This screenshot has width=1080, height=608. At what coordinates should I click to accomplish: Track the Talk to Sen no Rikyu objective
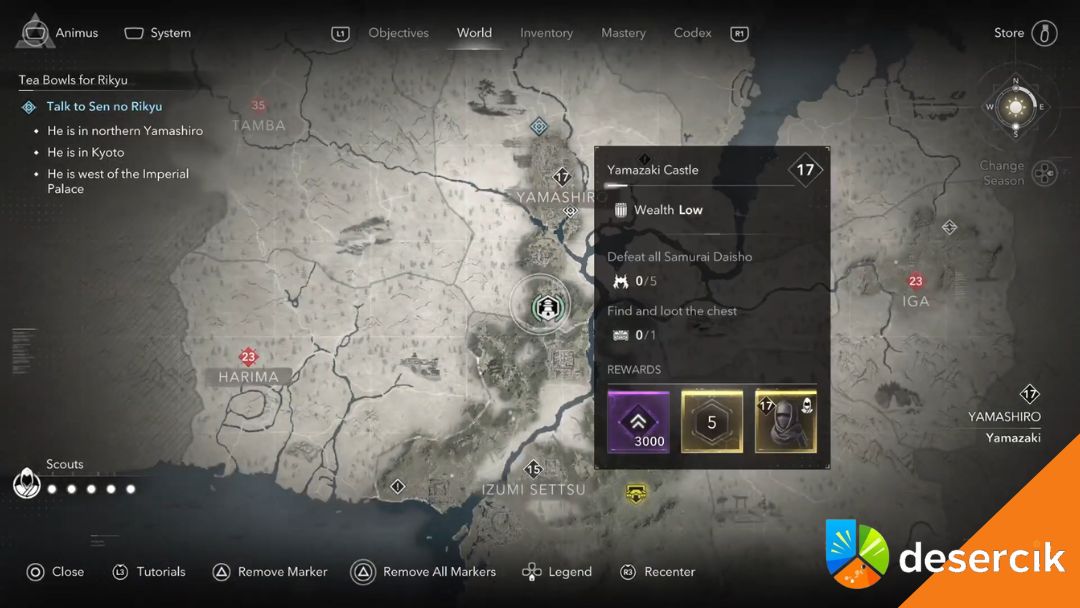[104, 106]
